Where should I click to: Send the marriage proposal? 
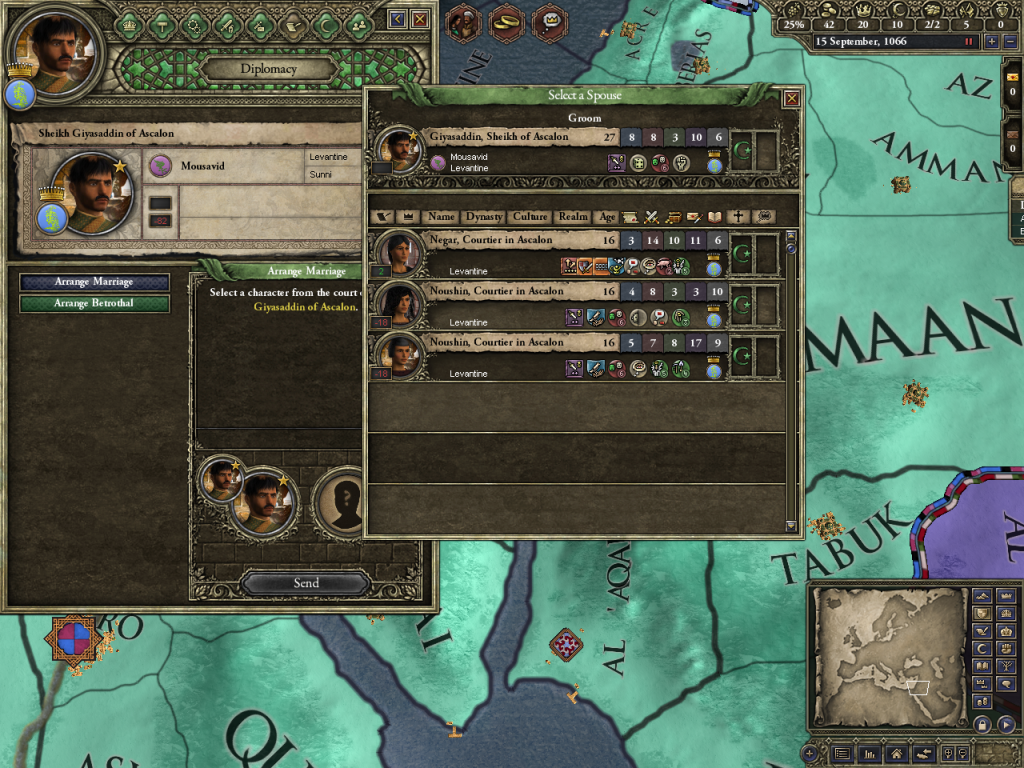click(306, 583)
